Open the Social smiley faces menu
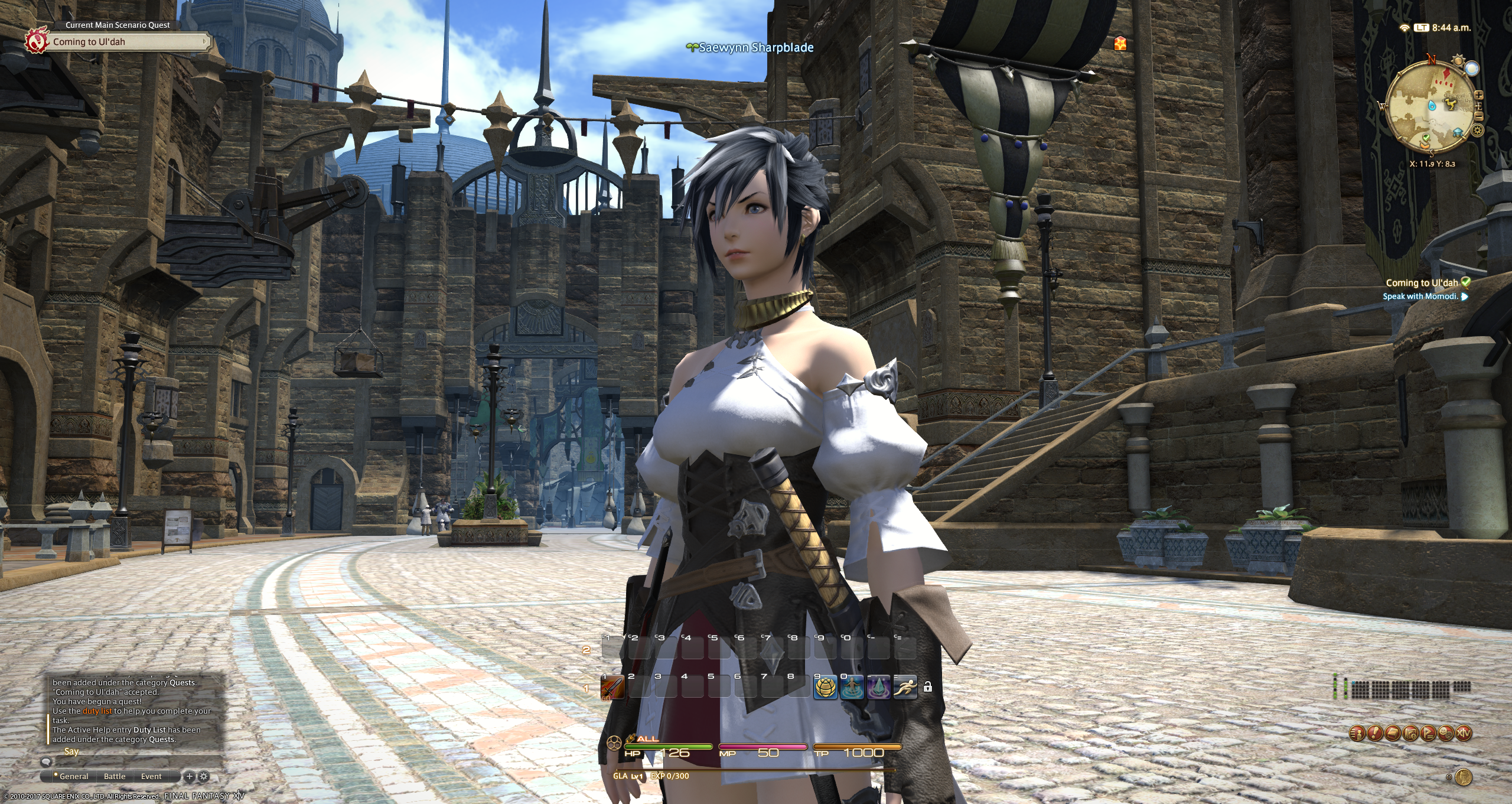 [1446, 733]
